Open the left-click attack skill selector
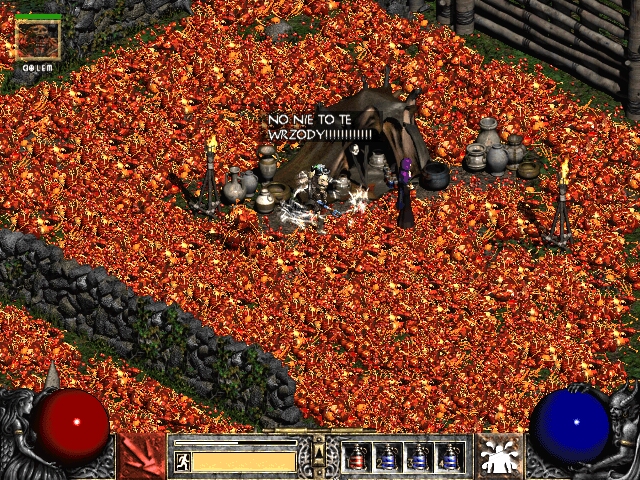 (141, 456)
